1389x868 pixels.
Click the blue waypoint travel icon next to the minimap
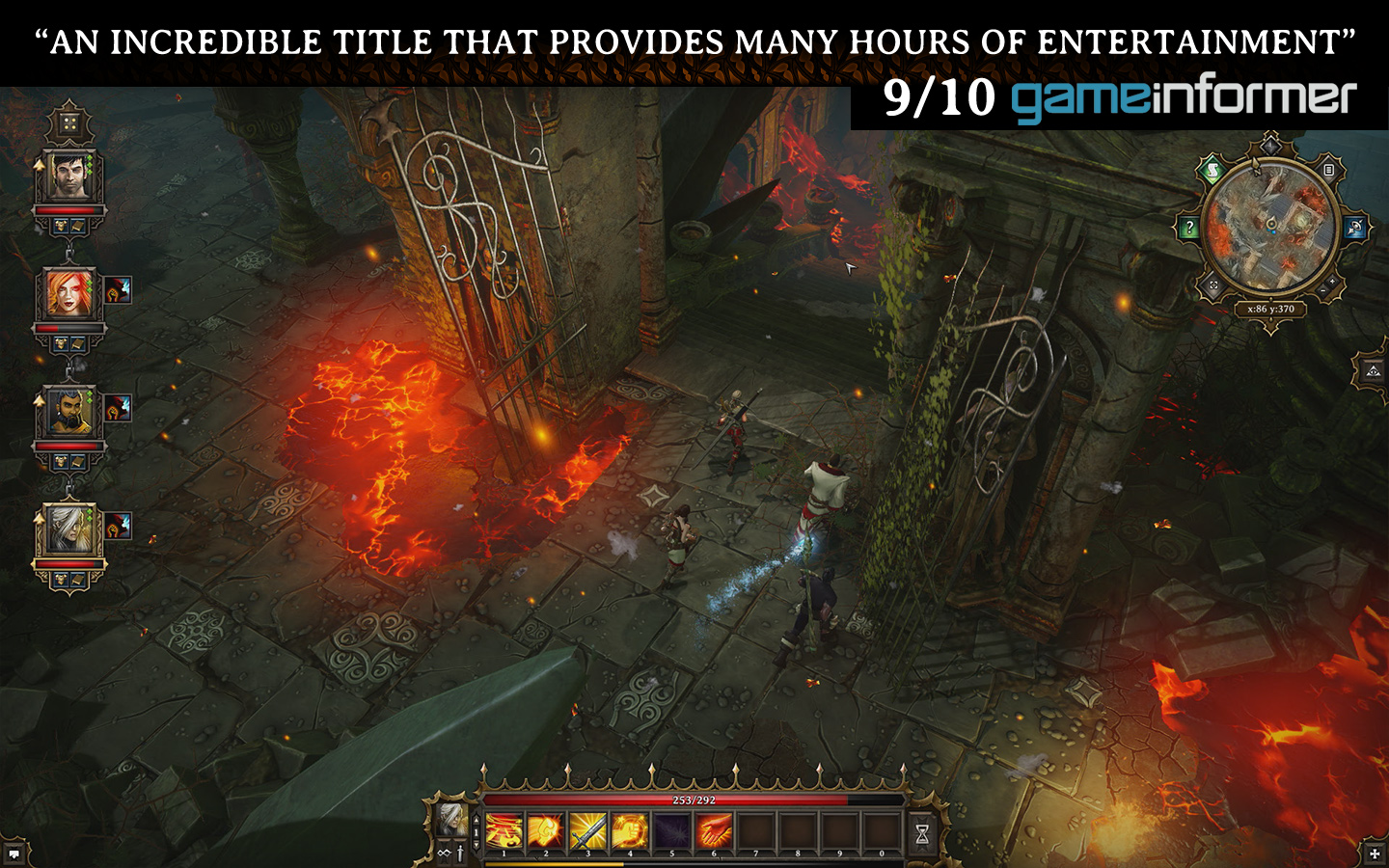[x=1354, y=225]
